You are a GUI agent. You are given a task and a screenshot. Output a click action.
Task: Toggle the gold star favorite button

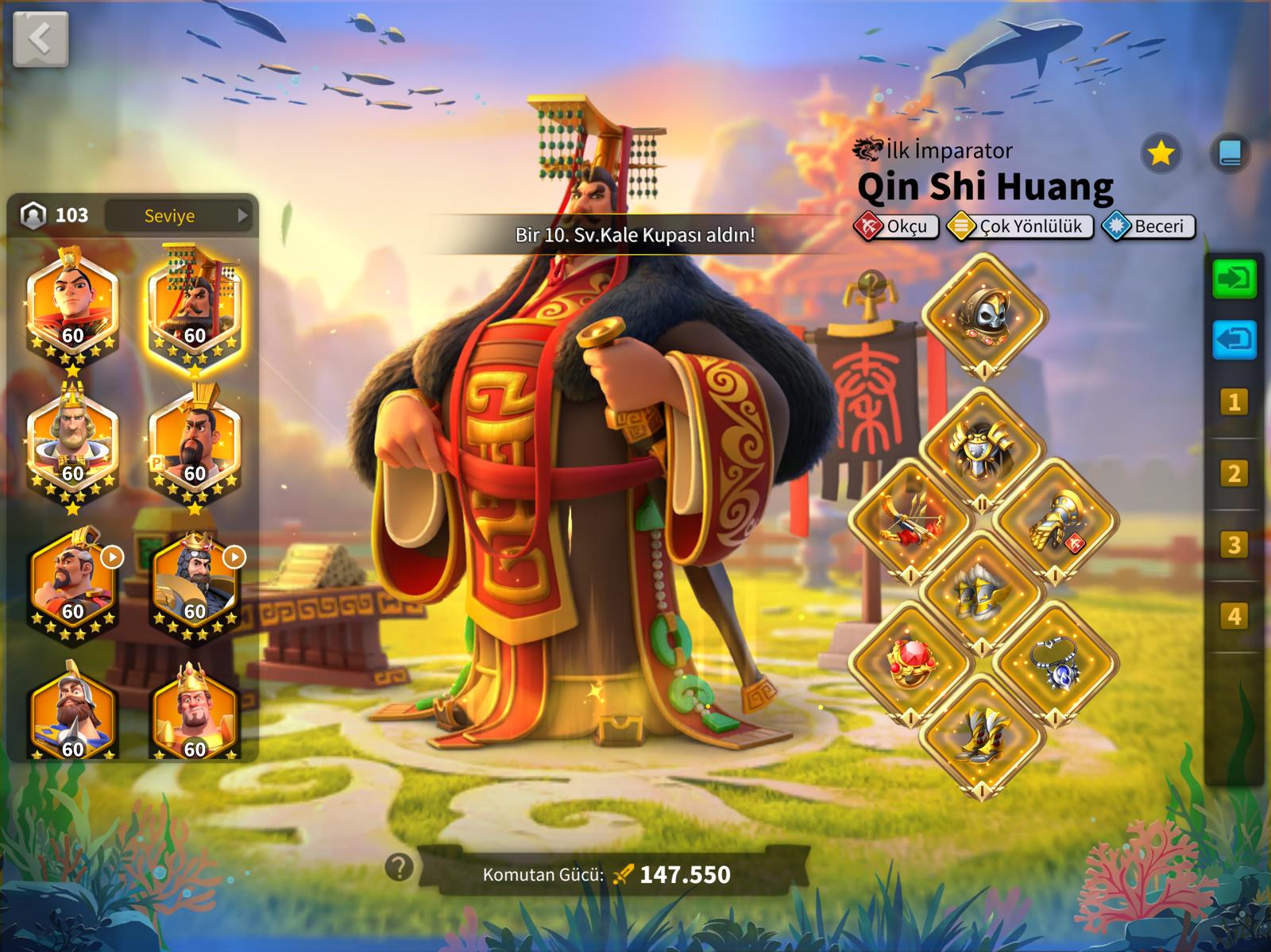(1161, 152)
